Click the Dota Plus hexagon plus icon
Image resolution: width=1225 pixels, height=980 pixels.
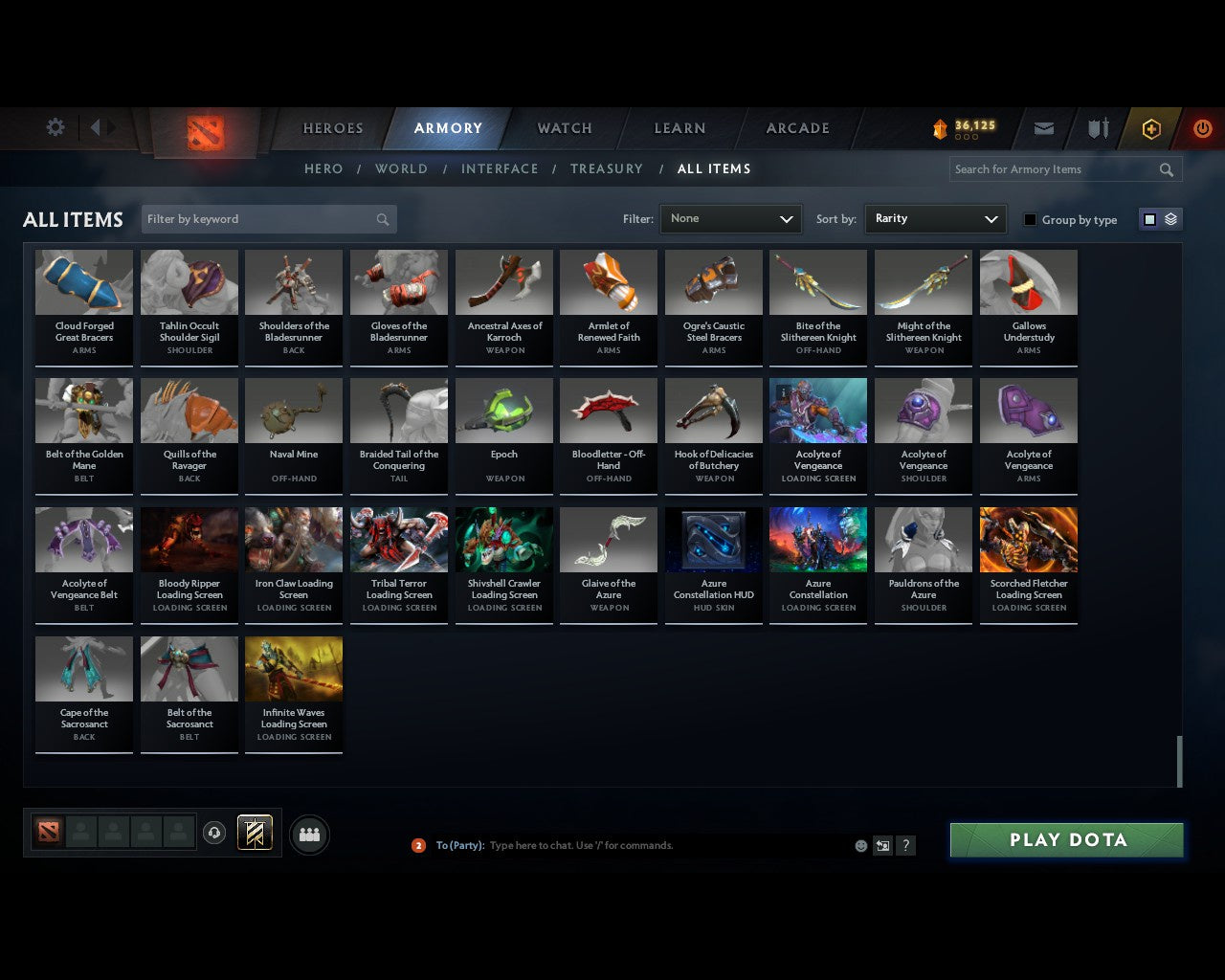pos(1151,128)
